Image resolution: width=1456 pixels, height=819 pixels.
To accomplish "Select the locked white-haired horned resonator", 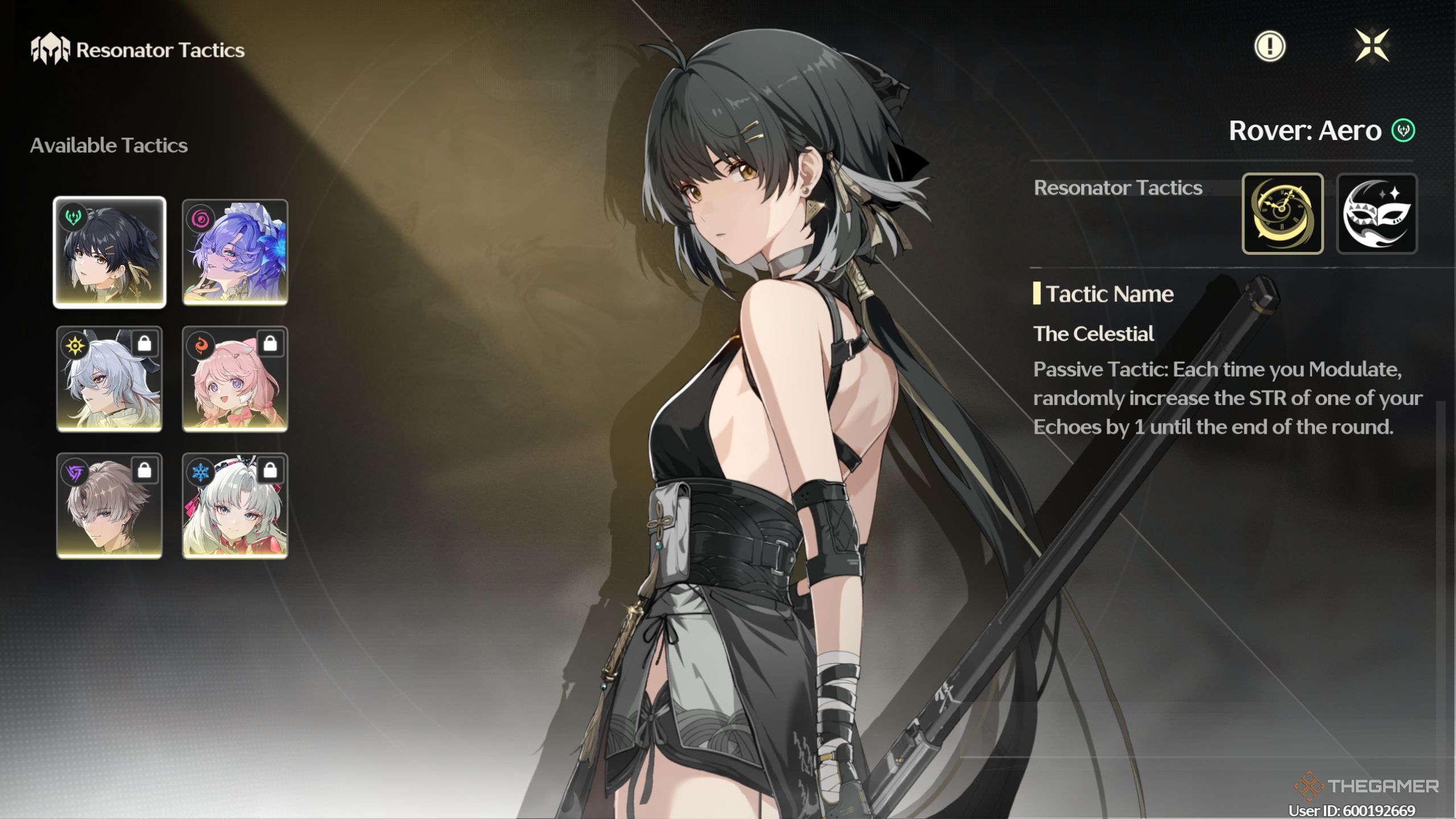I will (109, 379).
